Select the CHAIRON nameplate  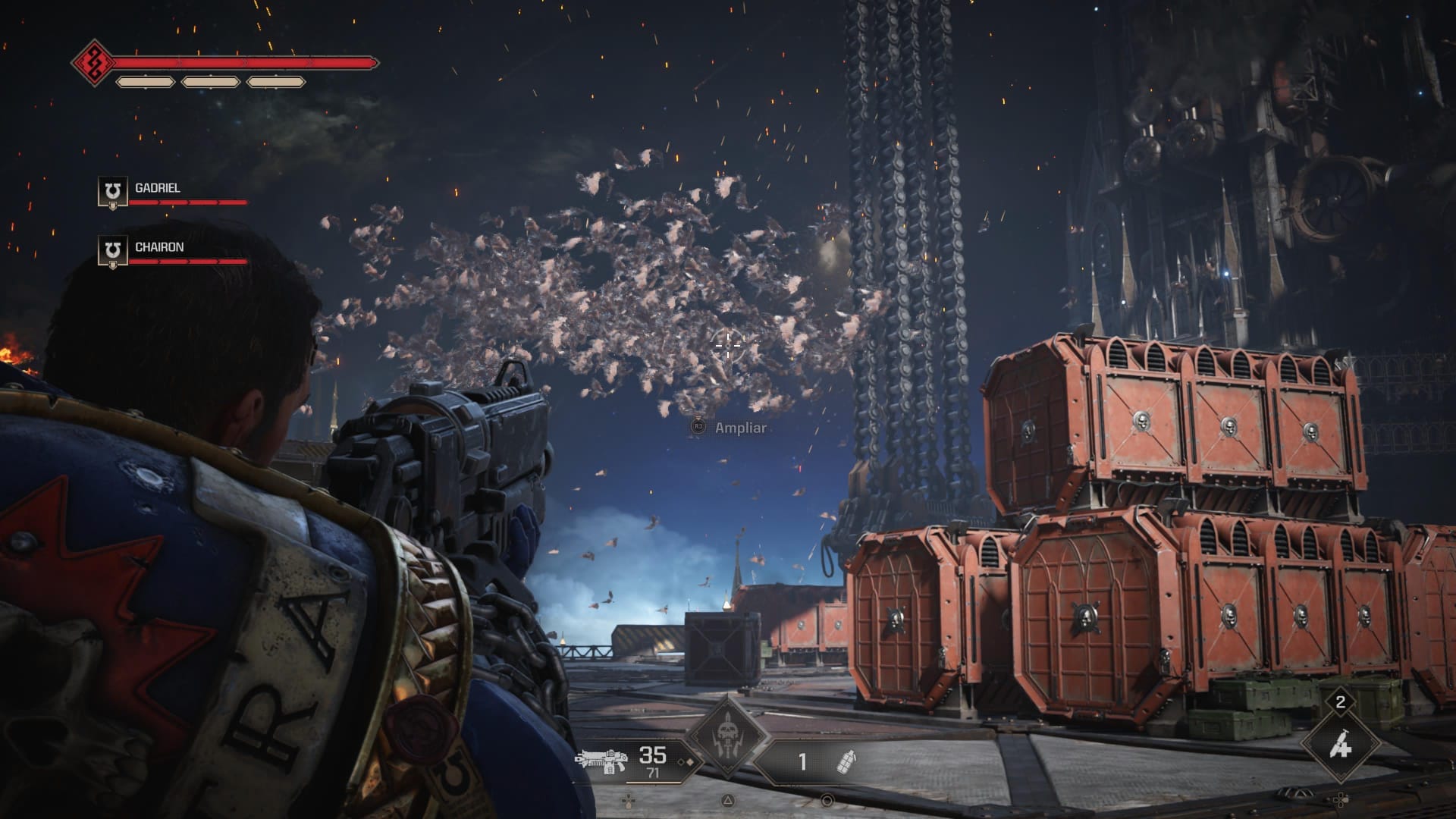tap(161, 246)
